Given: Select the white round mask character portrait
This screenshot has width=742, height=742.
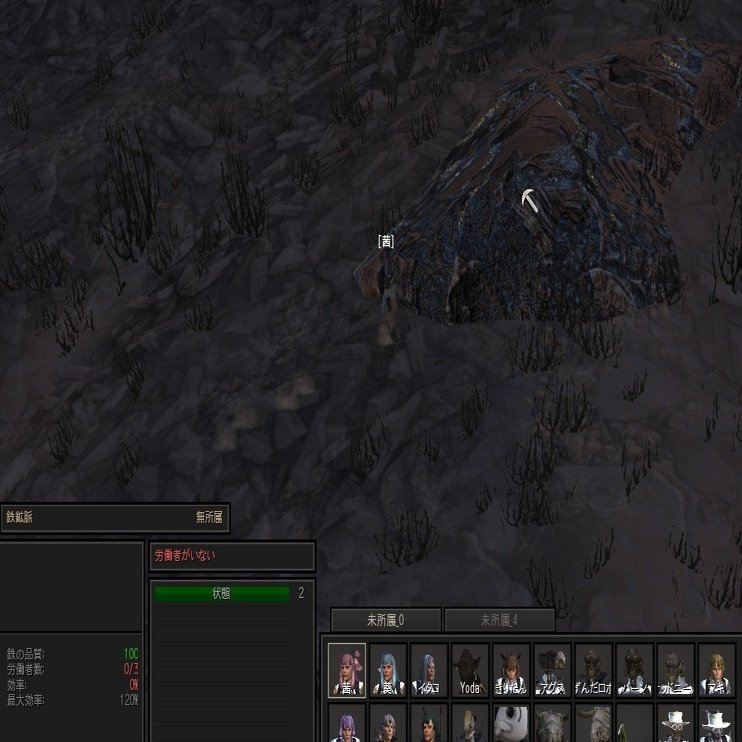Looking at the screenshot, I should coord(511,724).
